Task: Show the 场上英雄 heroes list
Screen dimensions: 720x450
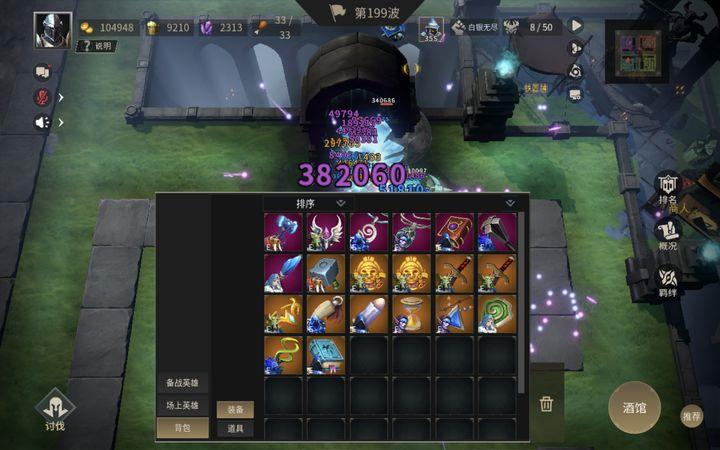Action: pos(181,406)
